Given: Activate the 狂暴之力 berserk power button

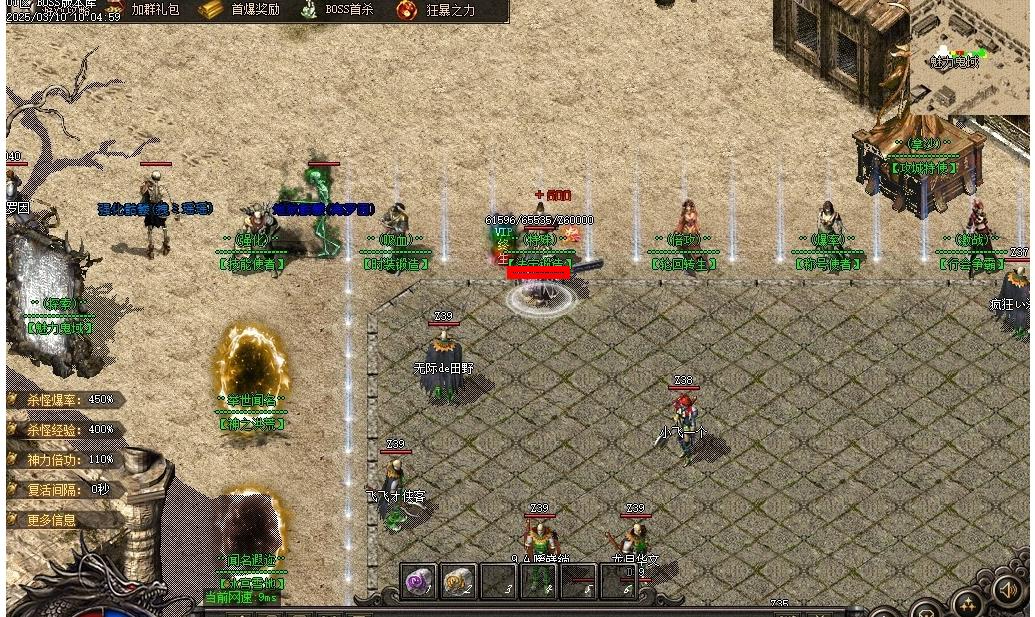Looking at the screenshot, I should [437, 10].
